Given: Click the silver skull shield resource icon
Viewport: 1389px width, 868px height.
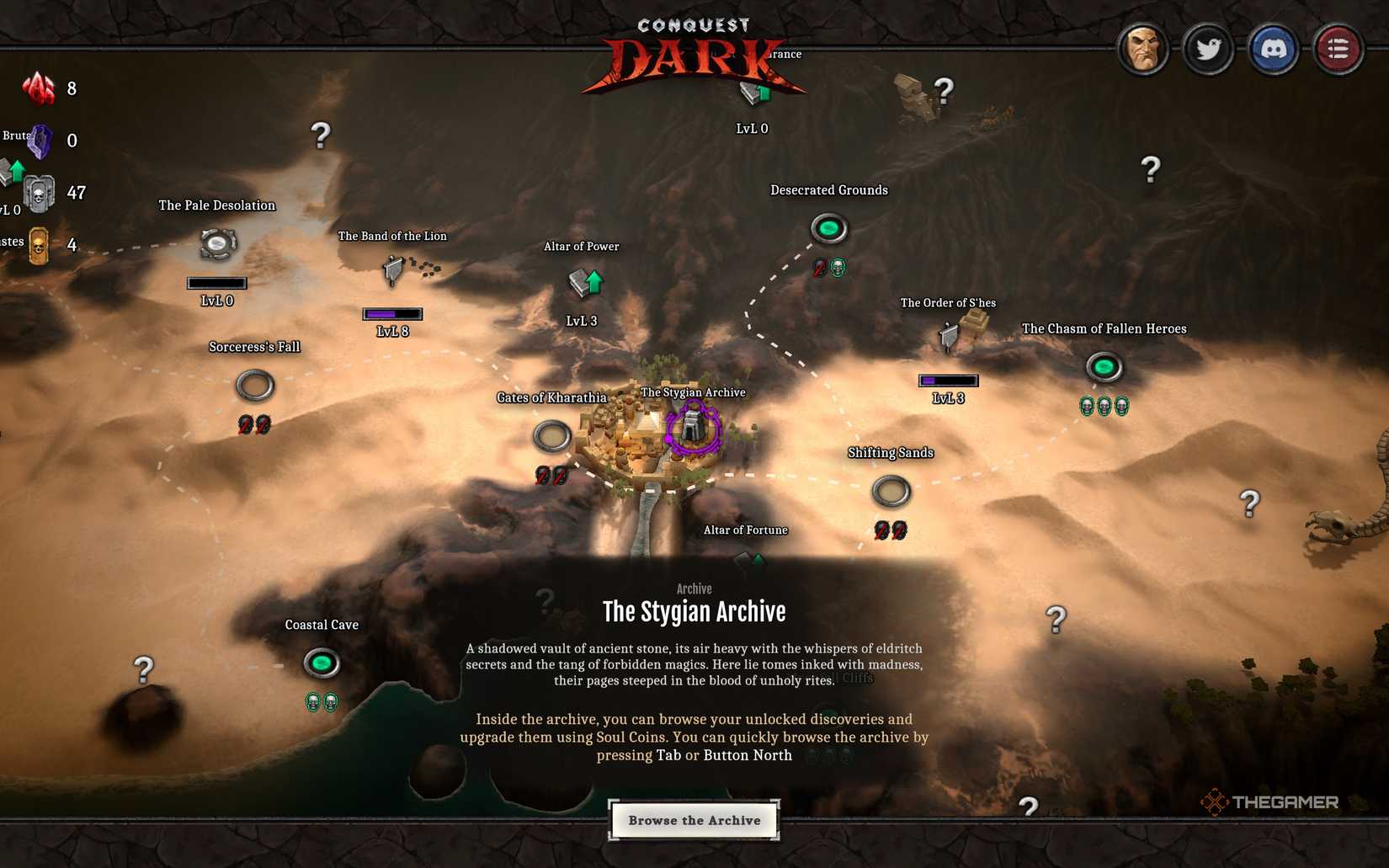Looking at the screenshot, I should [x=38, y=192].
